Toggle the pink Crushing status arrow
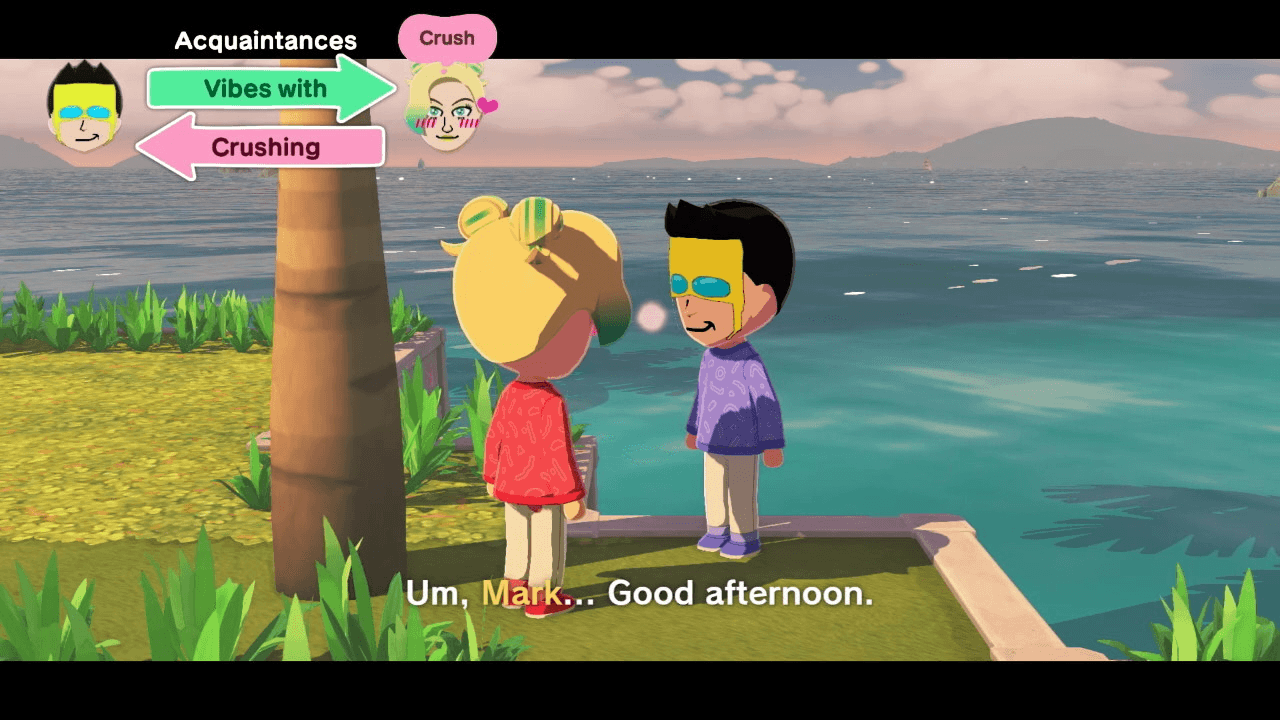Screen dimensions: 1280x720 tap(265, 147)
